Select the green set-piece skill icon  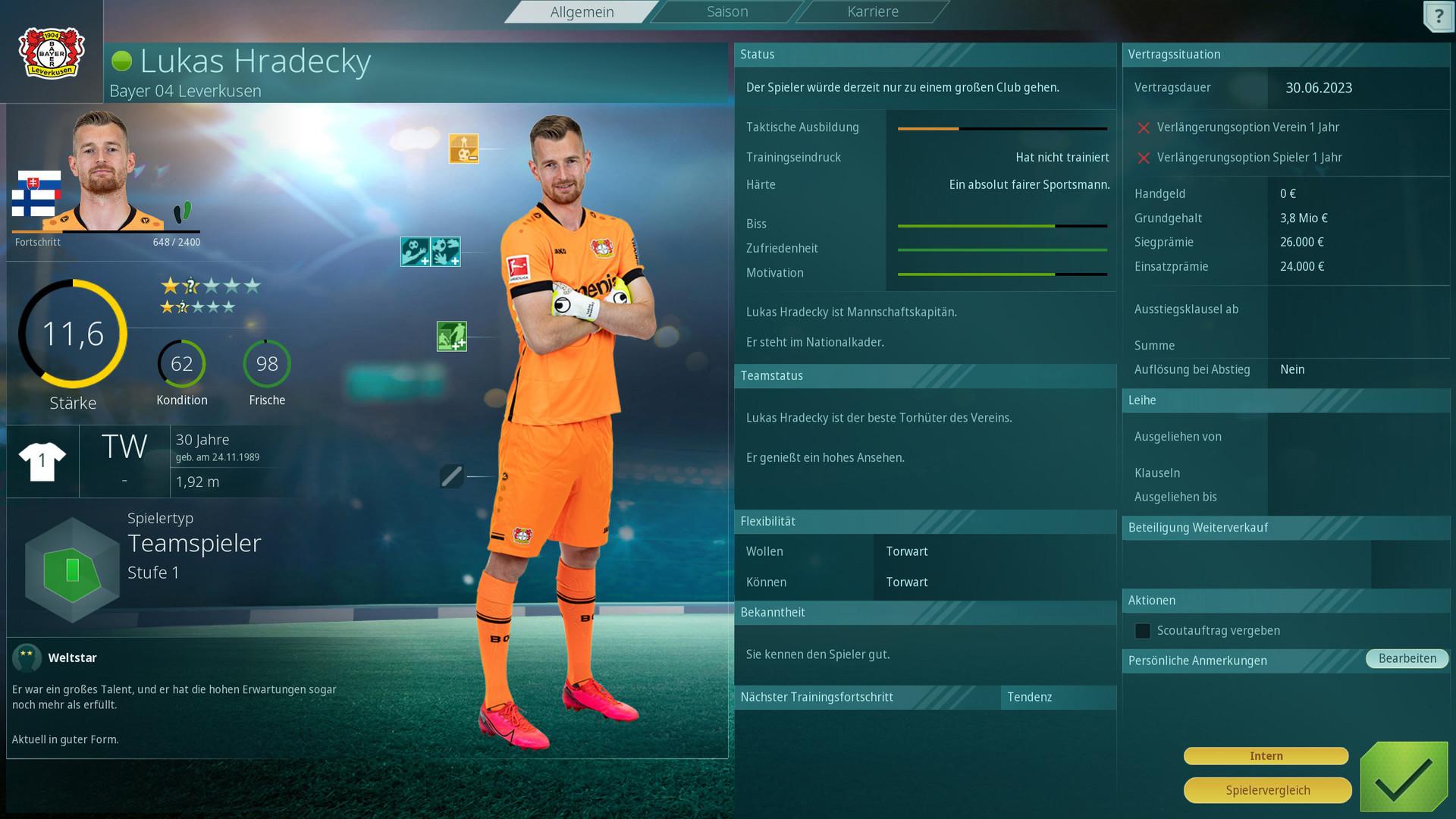tap(450, 334)
